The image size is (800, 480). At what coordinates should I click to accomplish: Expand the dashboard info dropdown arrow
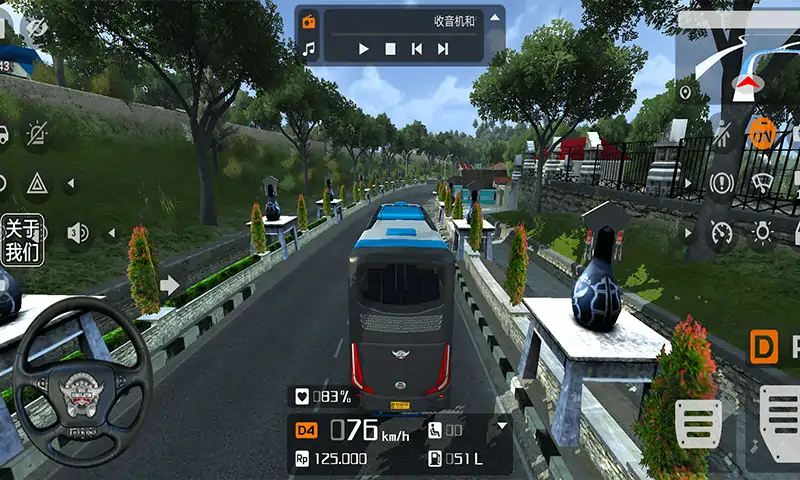(502, 425)
